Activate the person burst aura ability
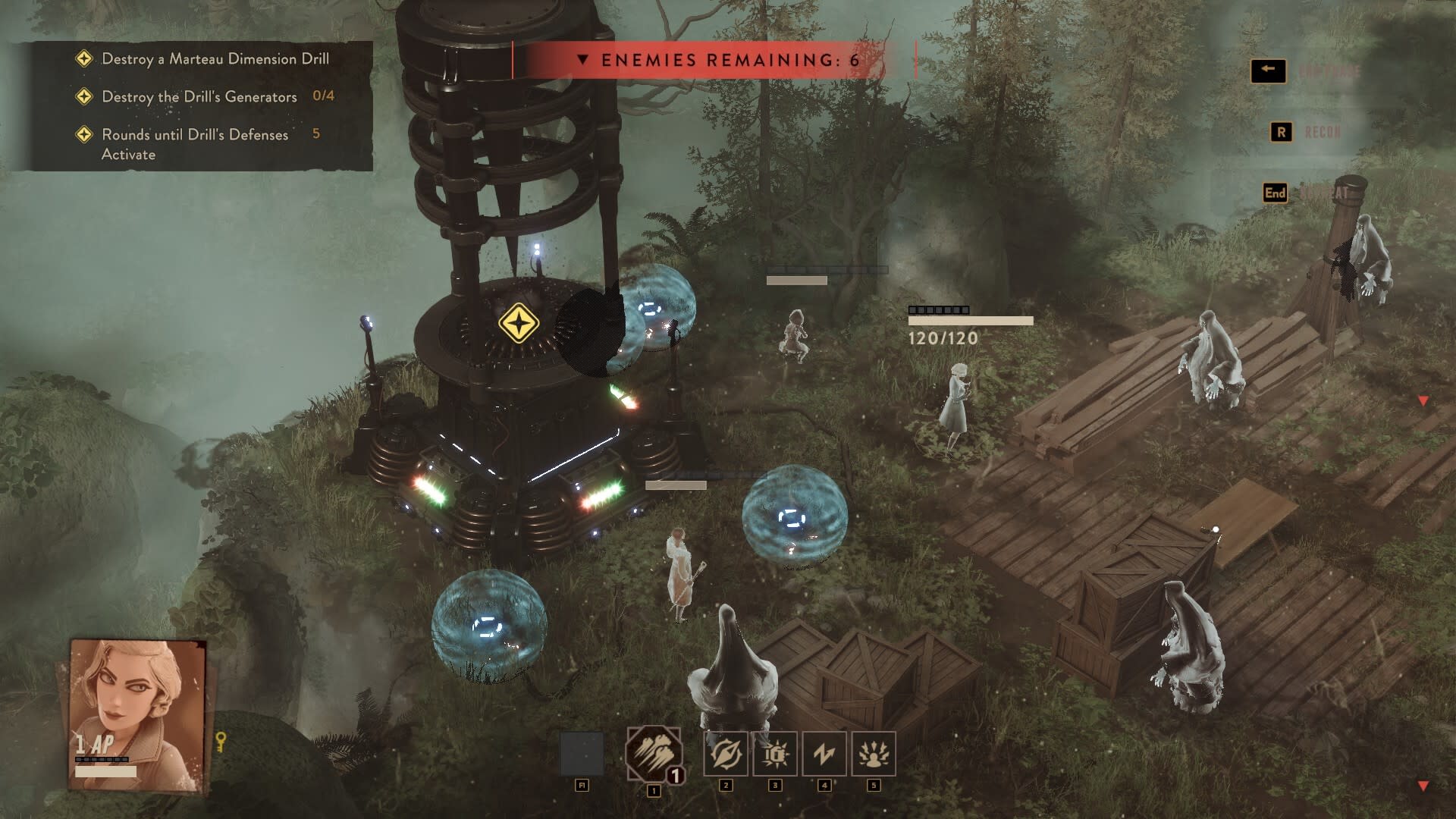1456x819 pixels. click(874, 754)
